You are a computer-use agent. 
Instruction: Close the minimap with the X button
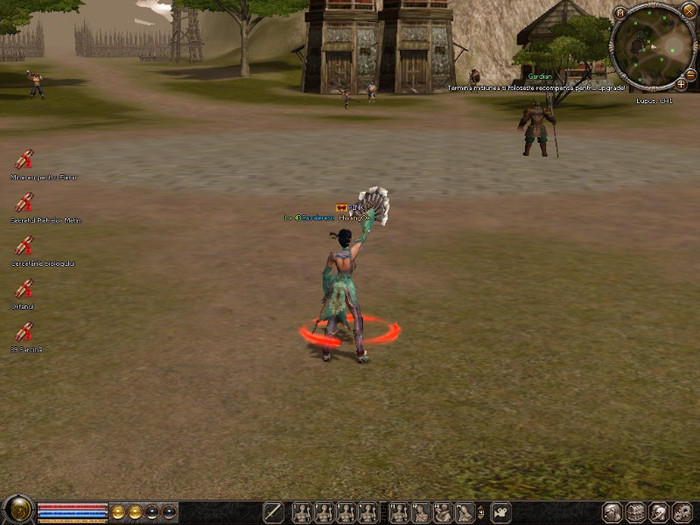pos(689,9)
